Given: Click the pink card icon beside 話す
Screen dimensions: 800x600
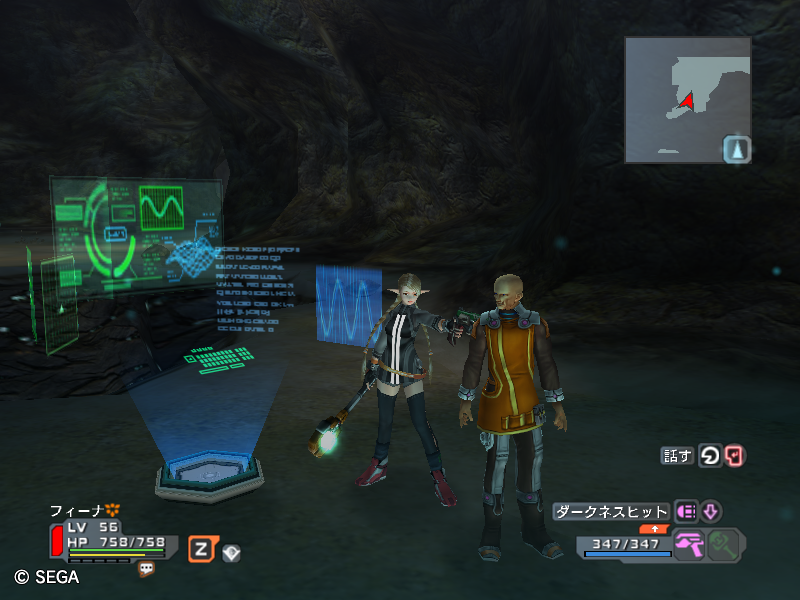Looking at the screenshot, I should coord(735,456).
